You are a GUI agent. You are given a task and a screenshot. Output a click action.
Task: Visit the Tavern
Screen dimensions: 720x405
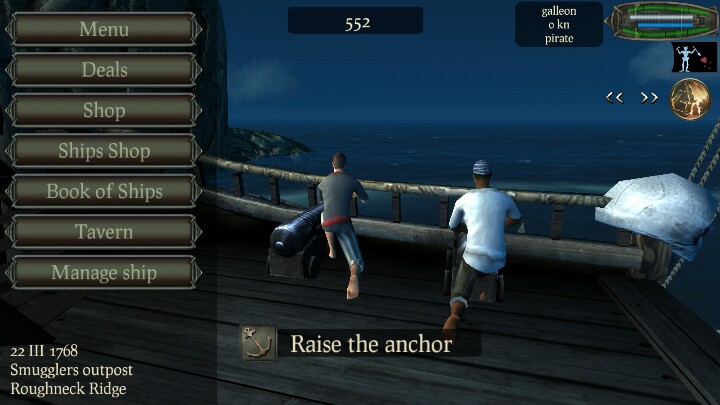tap(104, 232)
